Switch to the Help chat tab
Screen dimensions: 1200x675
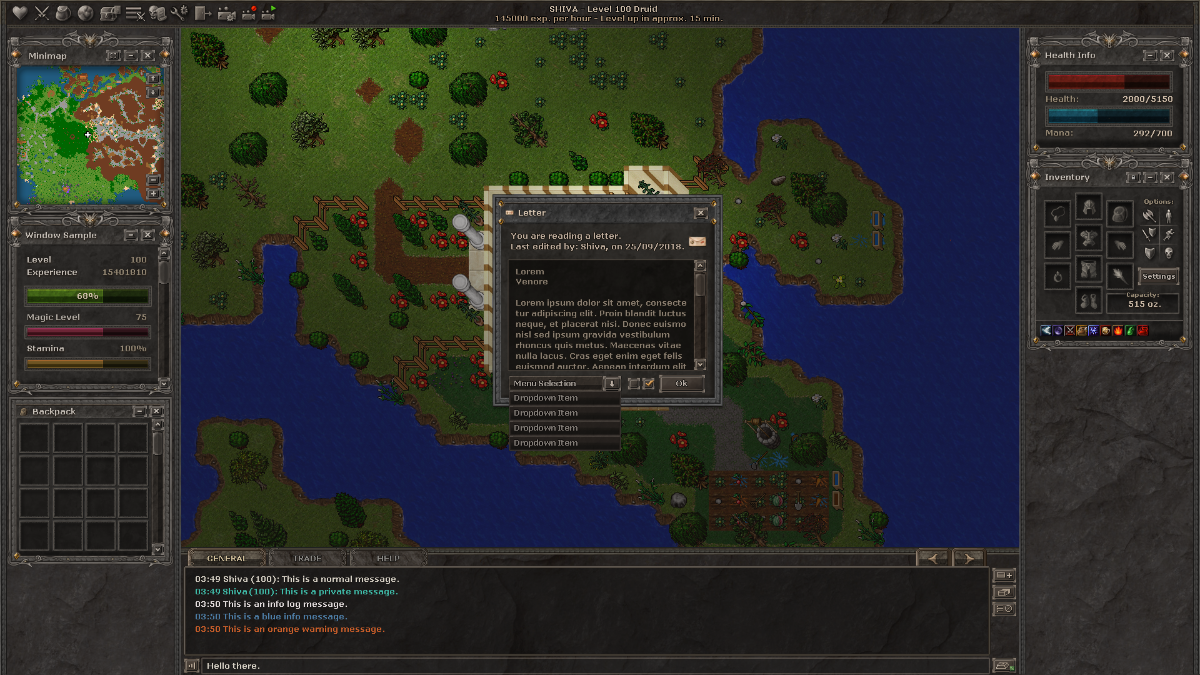pos(387,558)
